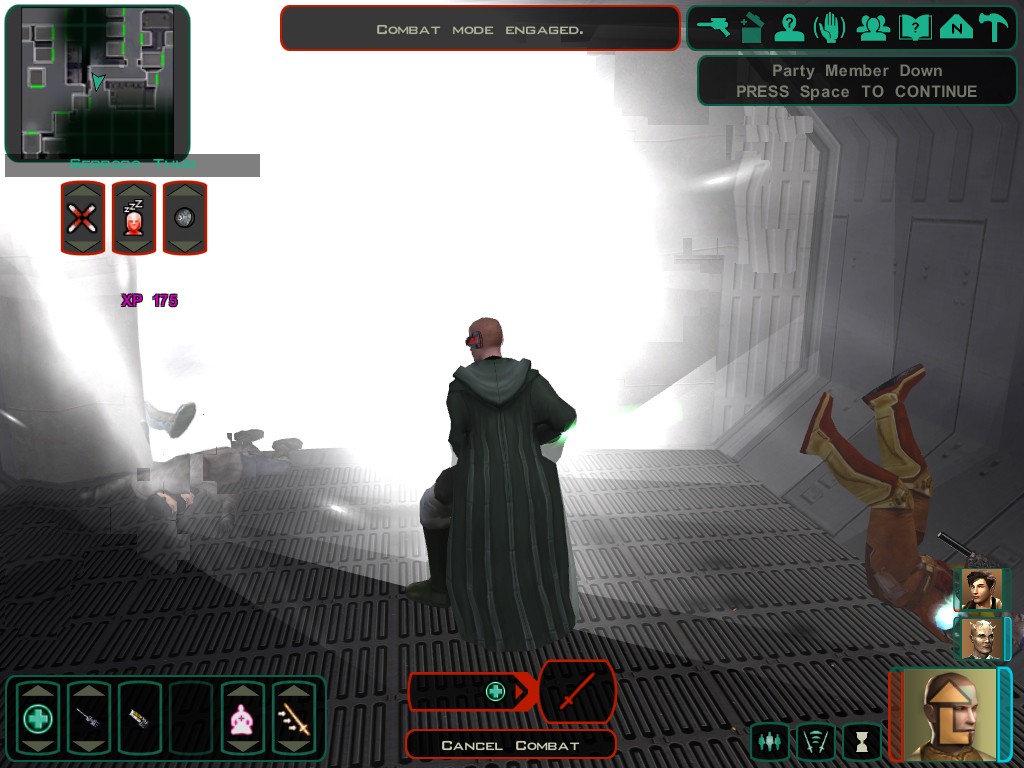Open the party selection group icon
The image size is (1024, 768).
(873, 28)
